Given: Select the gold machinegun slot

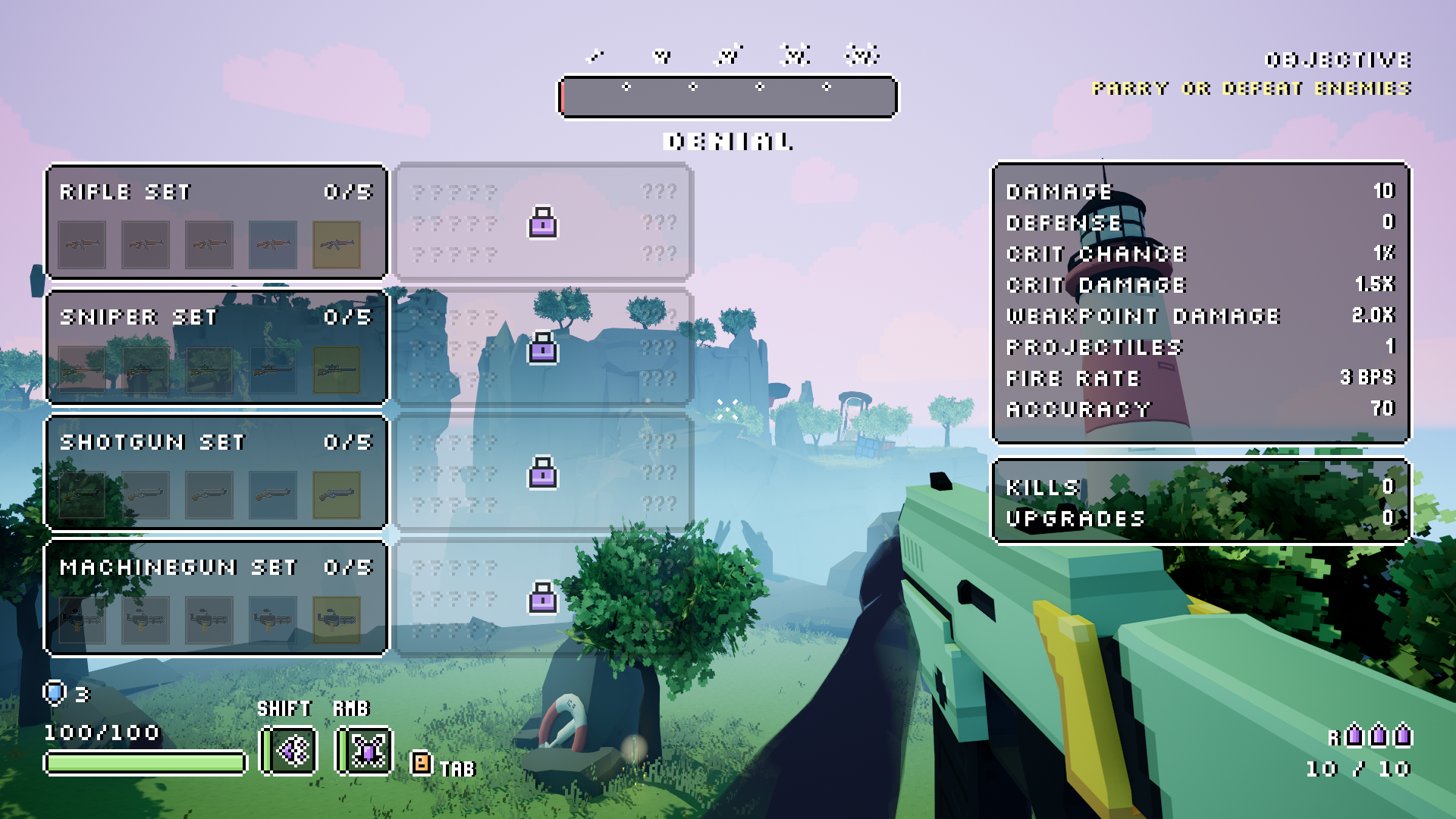Looking at the screenshot, I should [336, 620].
